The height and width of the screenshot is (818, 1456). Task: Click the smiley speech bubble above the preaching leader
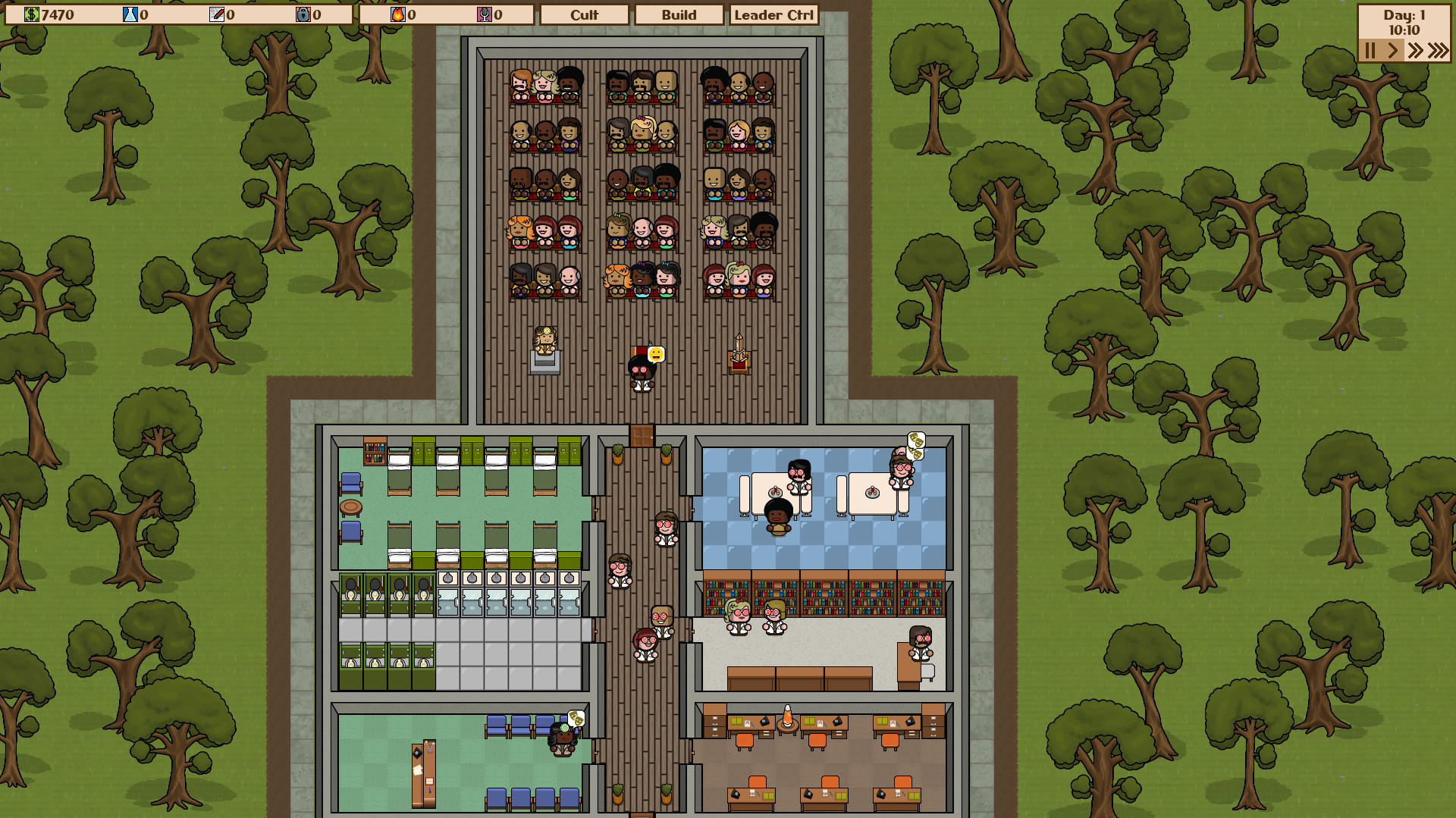point(655,353)
